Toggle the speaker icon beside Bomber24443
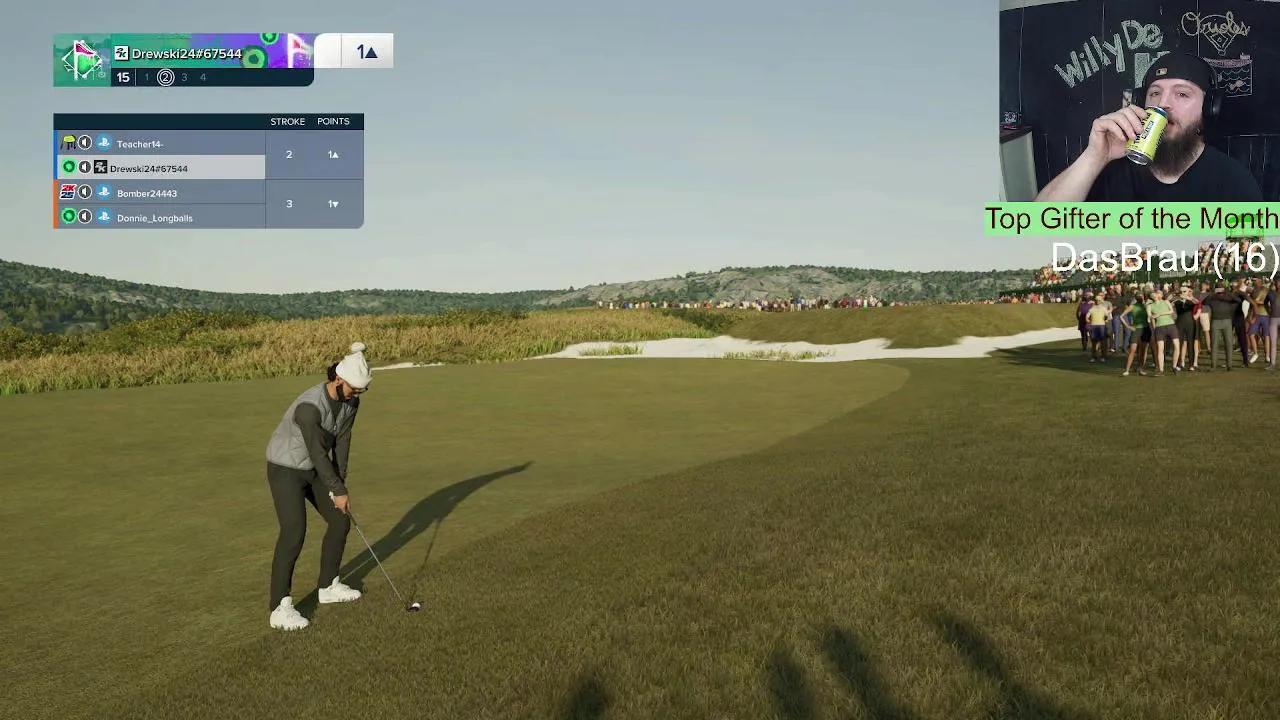This screenshot has width=1280, height=720. [85, 192]
